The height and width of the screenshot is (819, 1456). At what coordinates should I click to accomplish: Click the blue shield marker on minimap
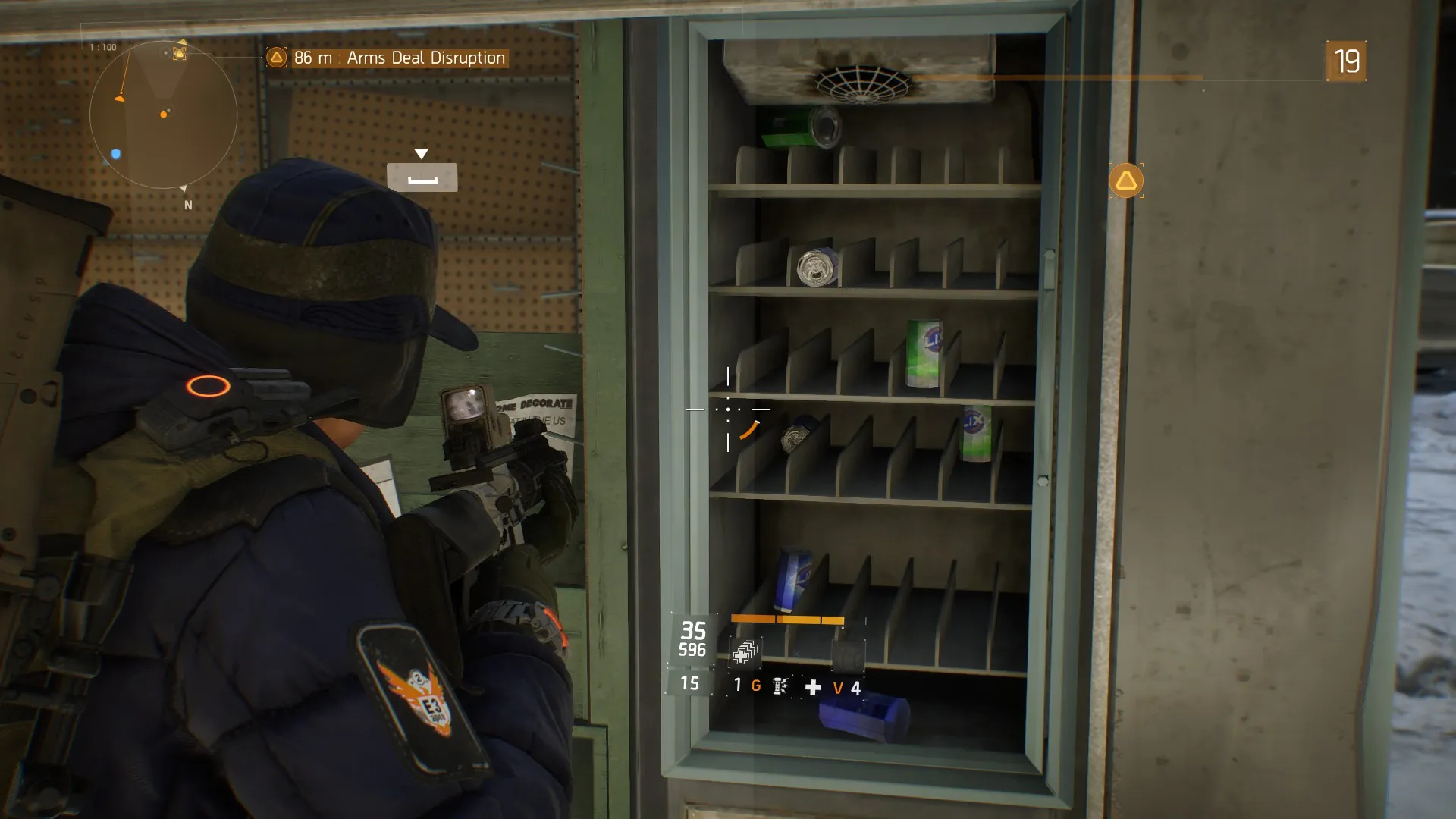[116, 154]
